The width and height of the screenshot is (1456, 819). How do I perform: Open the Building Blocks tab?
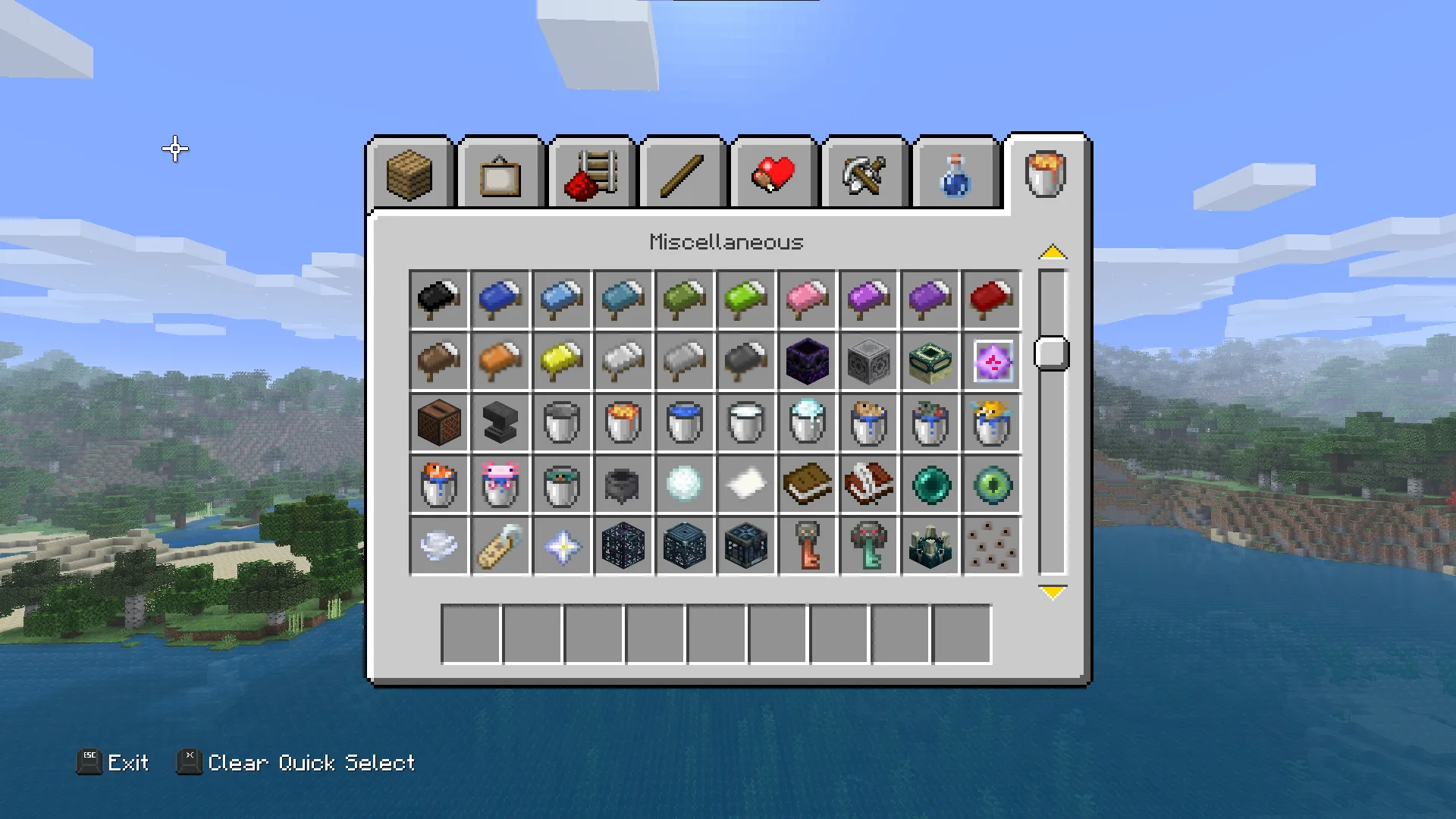409,174
